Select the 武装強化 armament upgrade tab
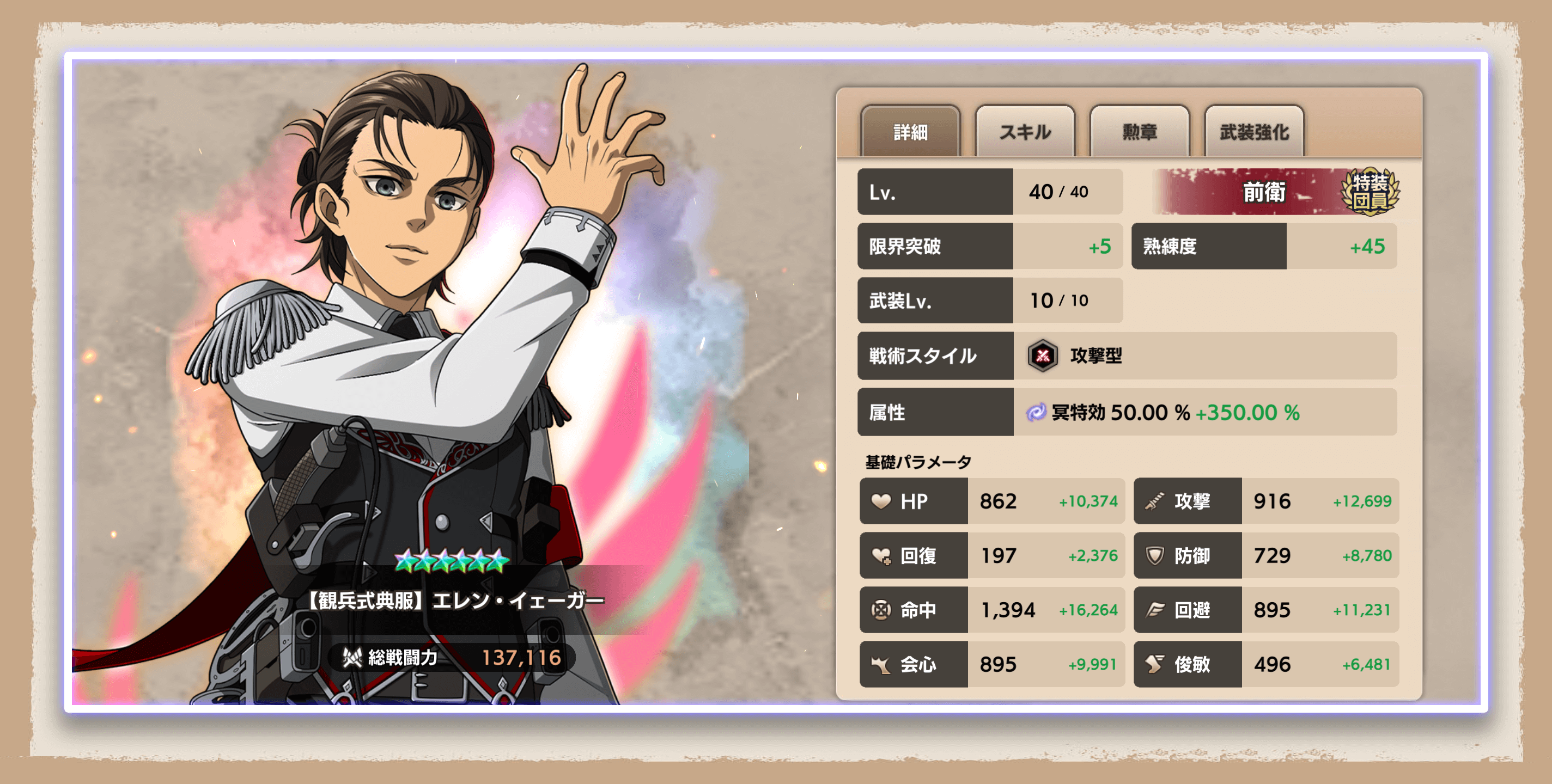Image resolution: width=1552 pixels, height=784 pixels. click(1254, 132)
